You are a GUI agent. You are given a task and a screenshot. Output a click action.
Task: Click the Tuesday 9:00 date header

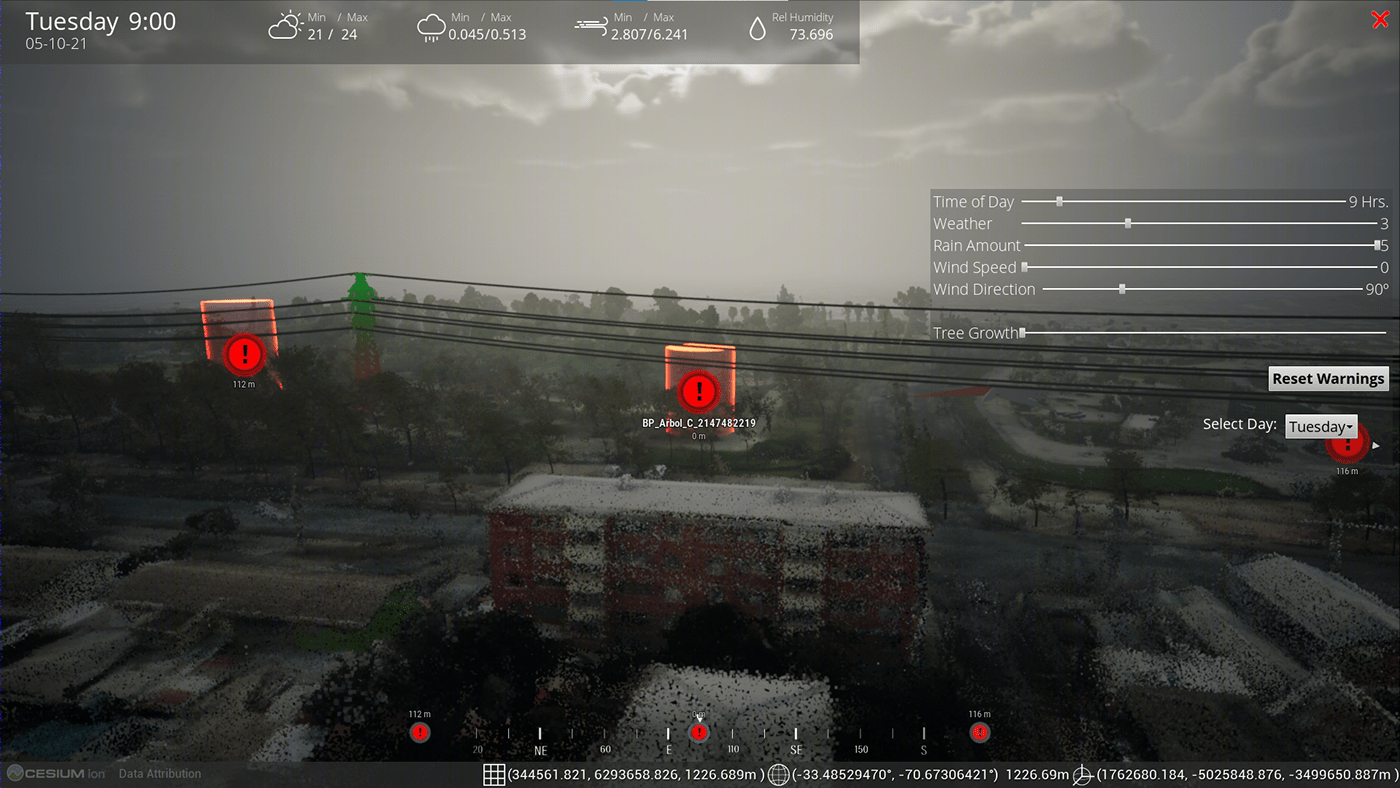[102, 21]
